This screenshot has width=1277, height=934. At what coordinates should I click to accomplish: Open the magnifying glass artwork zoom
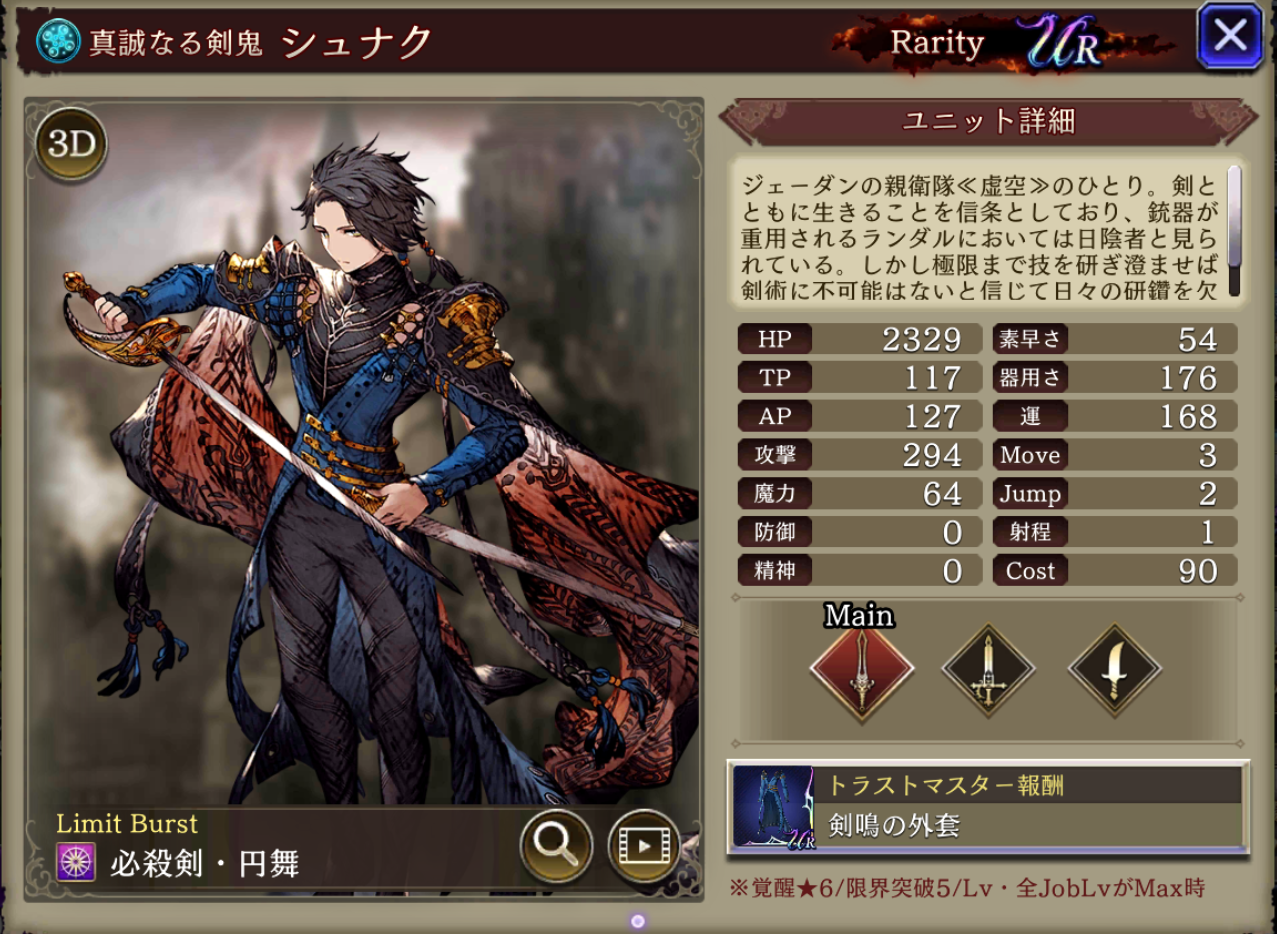click(556, 845)
